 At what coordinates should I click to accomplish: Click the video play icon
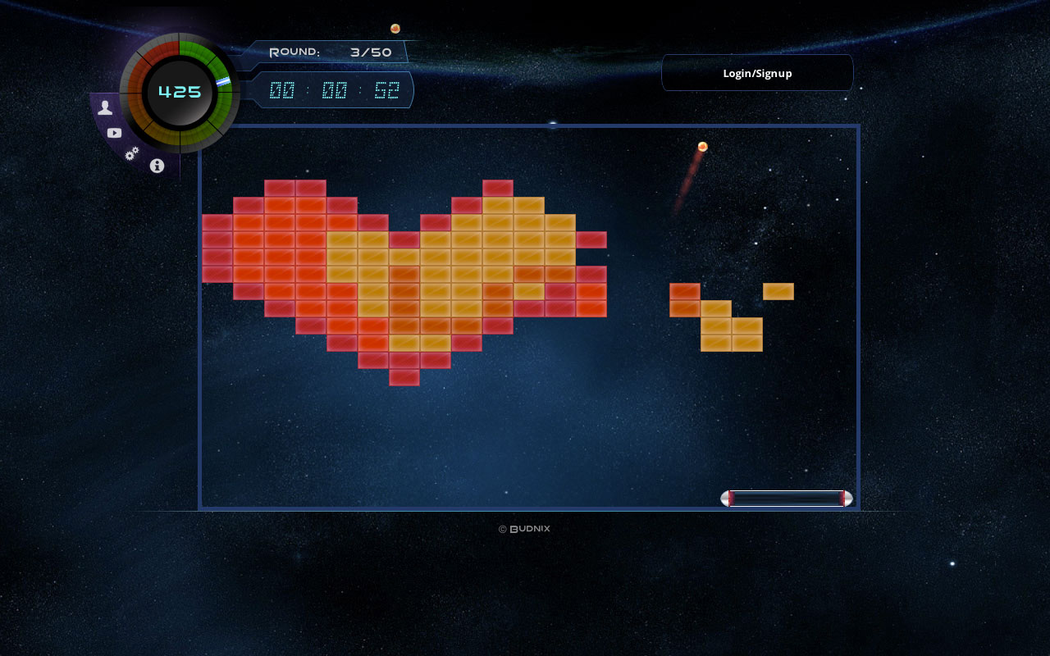click(114, 133)
